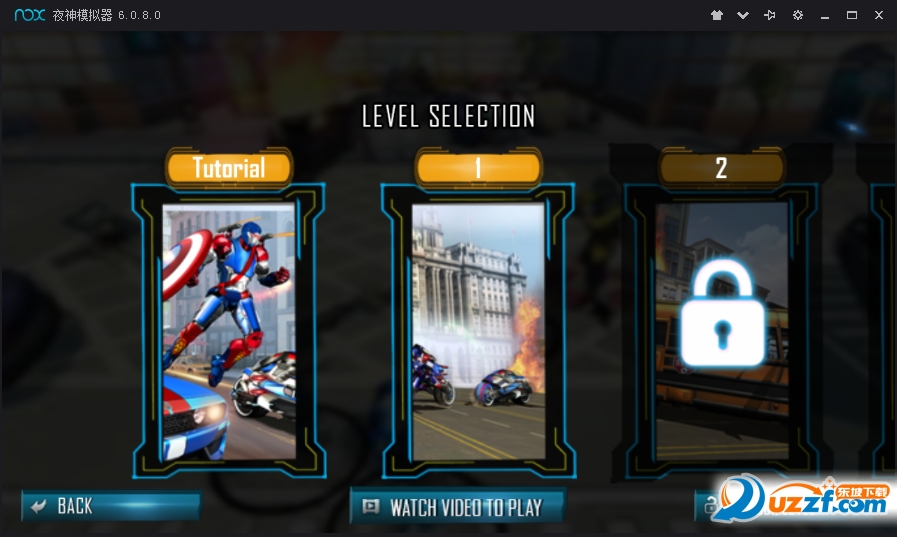
Task: Close the Nox emulator window
Action: 879,15
